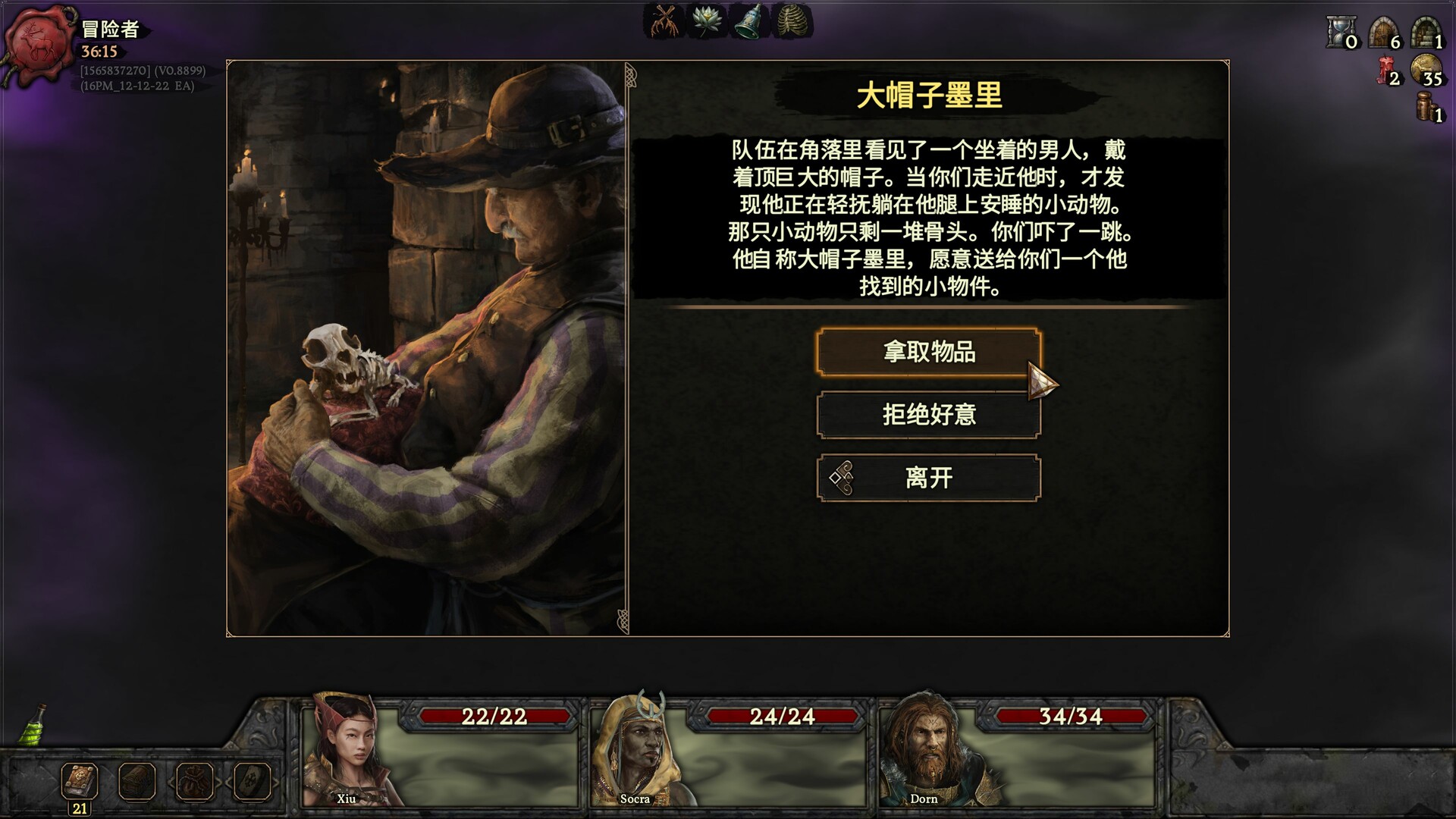This screenshot has height=819, width=1456.
Task: Select 离开 to leave the encounter
Action: pyautogui.click(x=930, y=478)
